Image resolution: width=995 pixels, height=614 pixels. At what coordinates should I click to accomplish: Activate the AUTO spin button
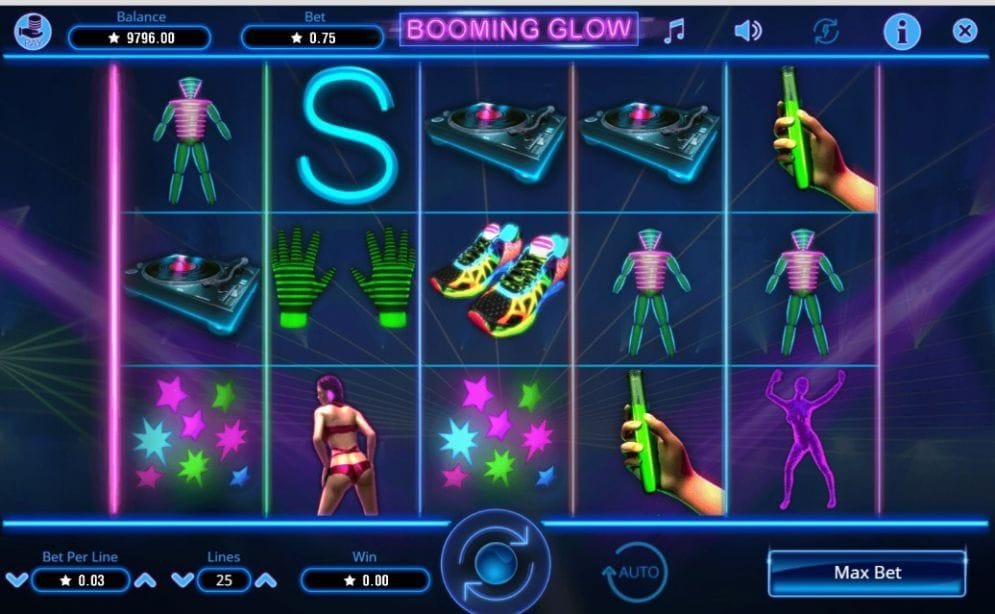pos(634,572)
